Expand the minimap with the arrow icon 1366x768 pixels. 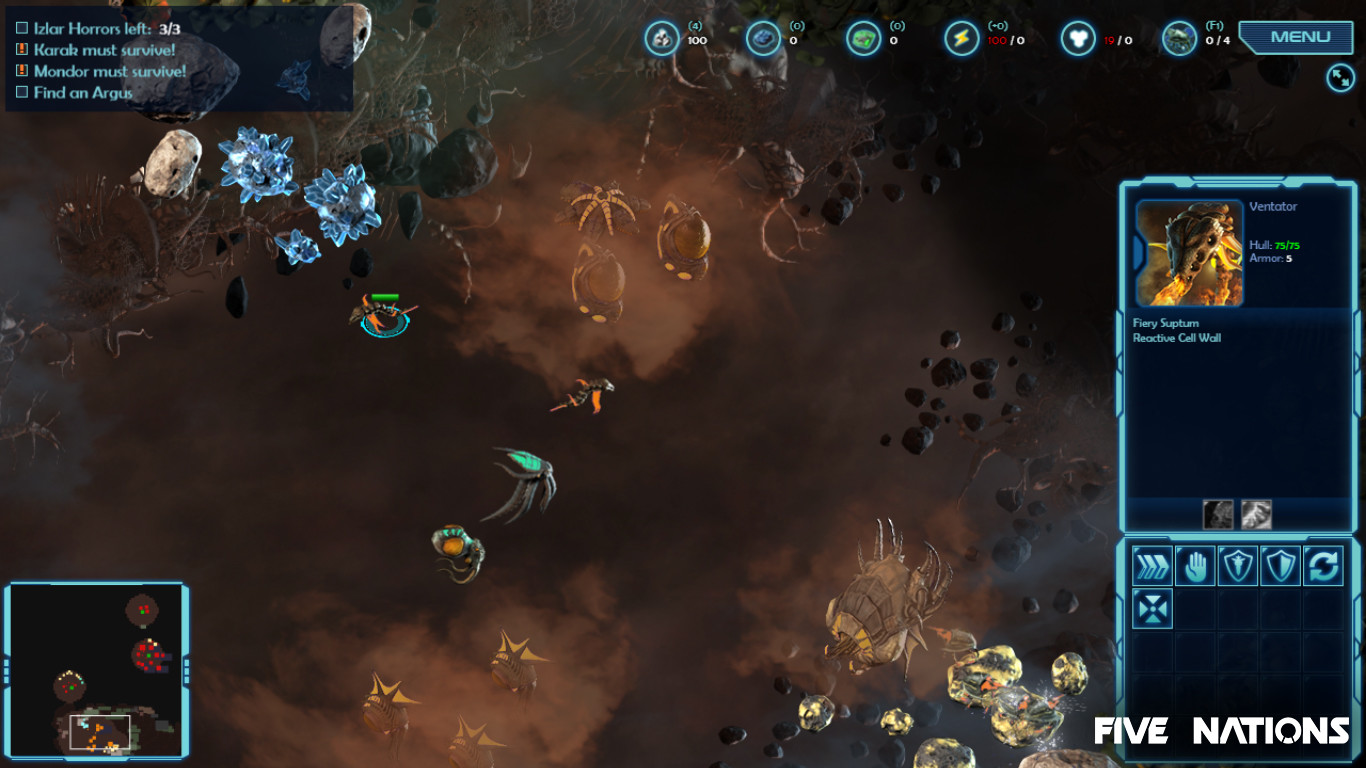[1340, 76]
